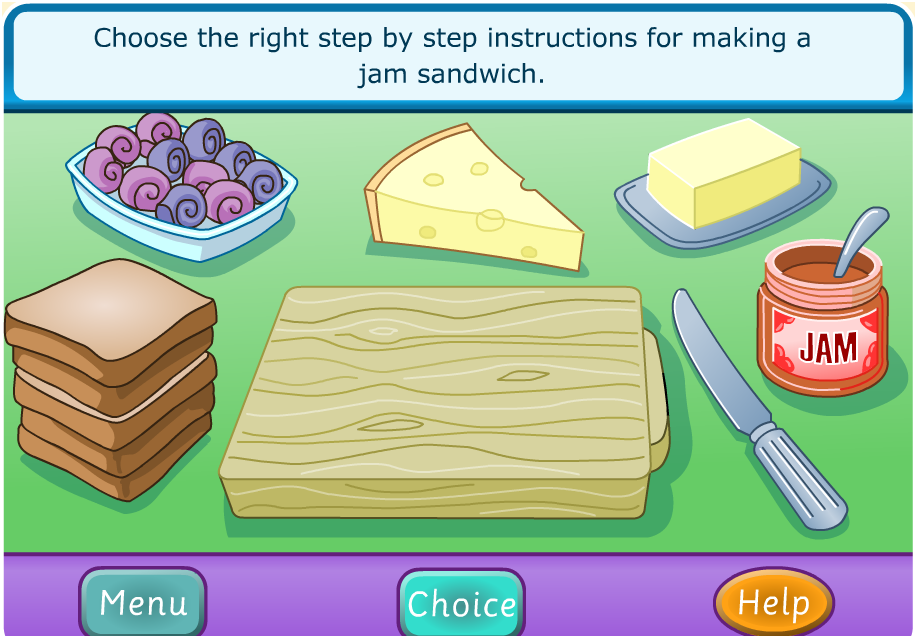Open the Menu button
The height and width of the screenshot is (638, 917).
click(x=142, y=603)
